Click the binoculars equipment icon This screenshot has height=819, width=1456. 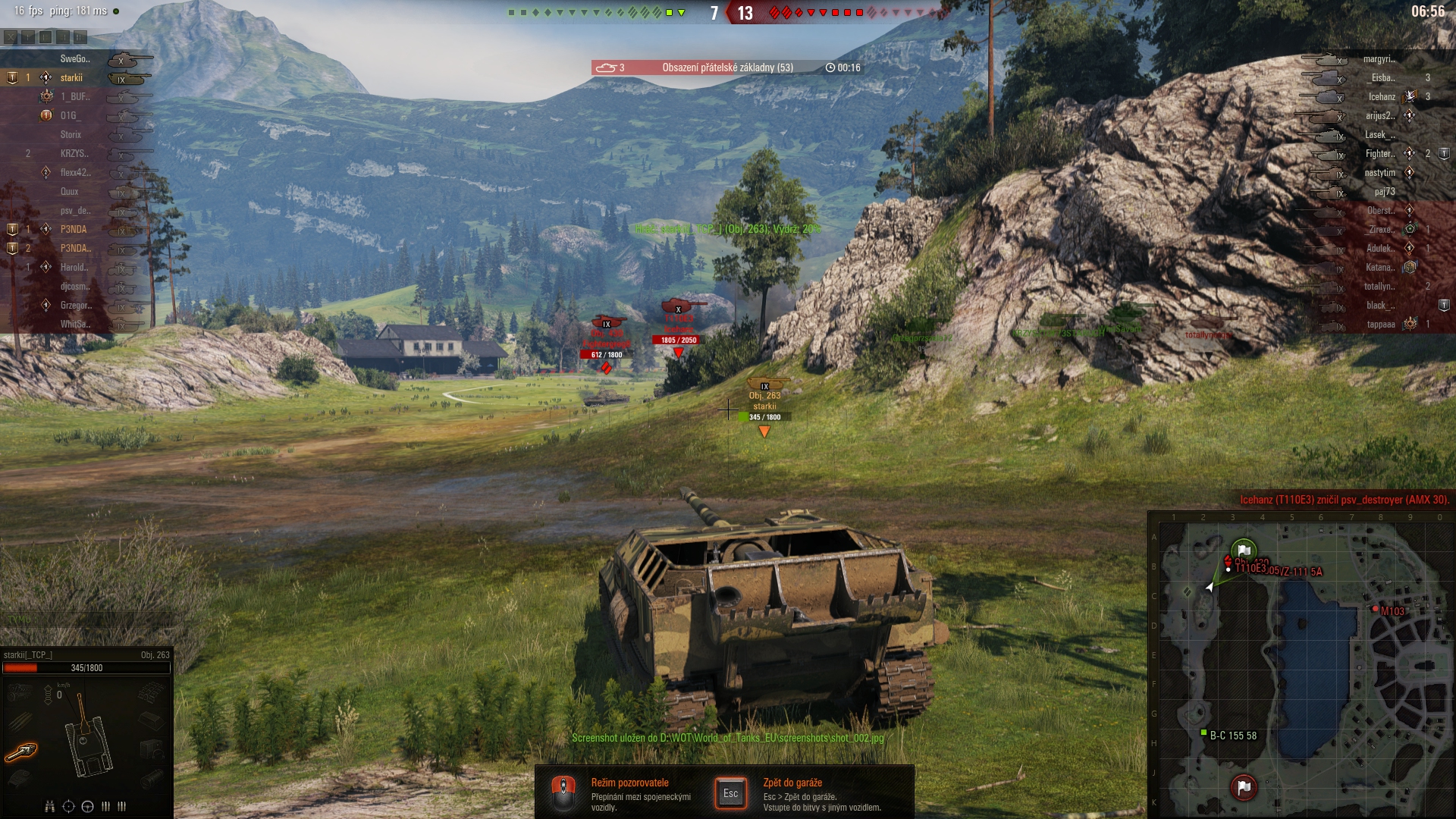(50, 806)
